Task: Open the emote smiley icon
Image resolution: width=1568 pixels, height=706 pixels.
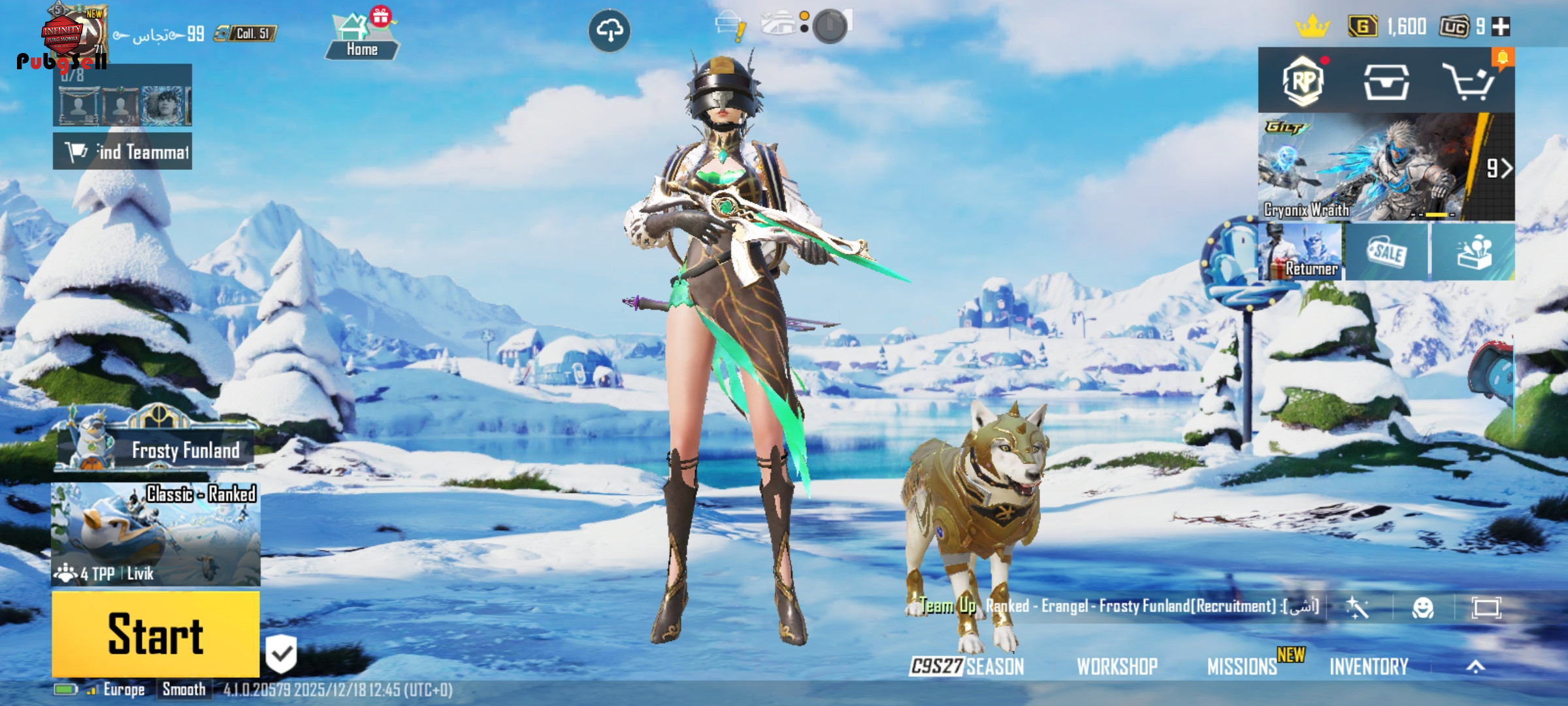Action: (x=1423, y=608)
